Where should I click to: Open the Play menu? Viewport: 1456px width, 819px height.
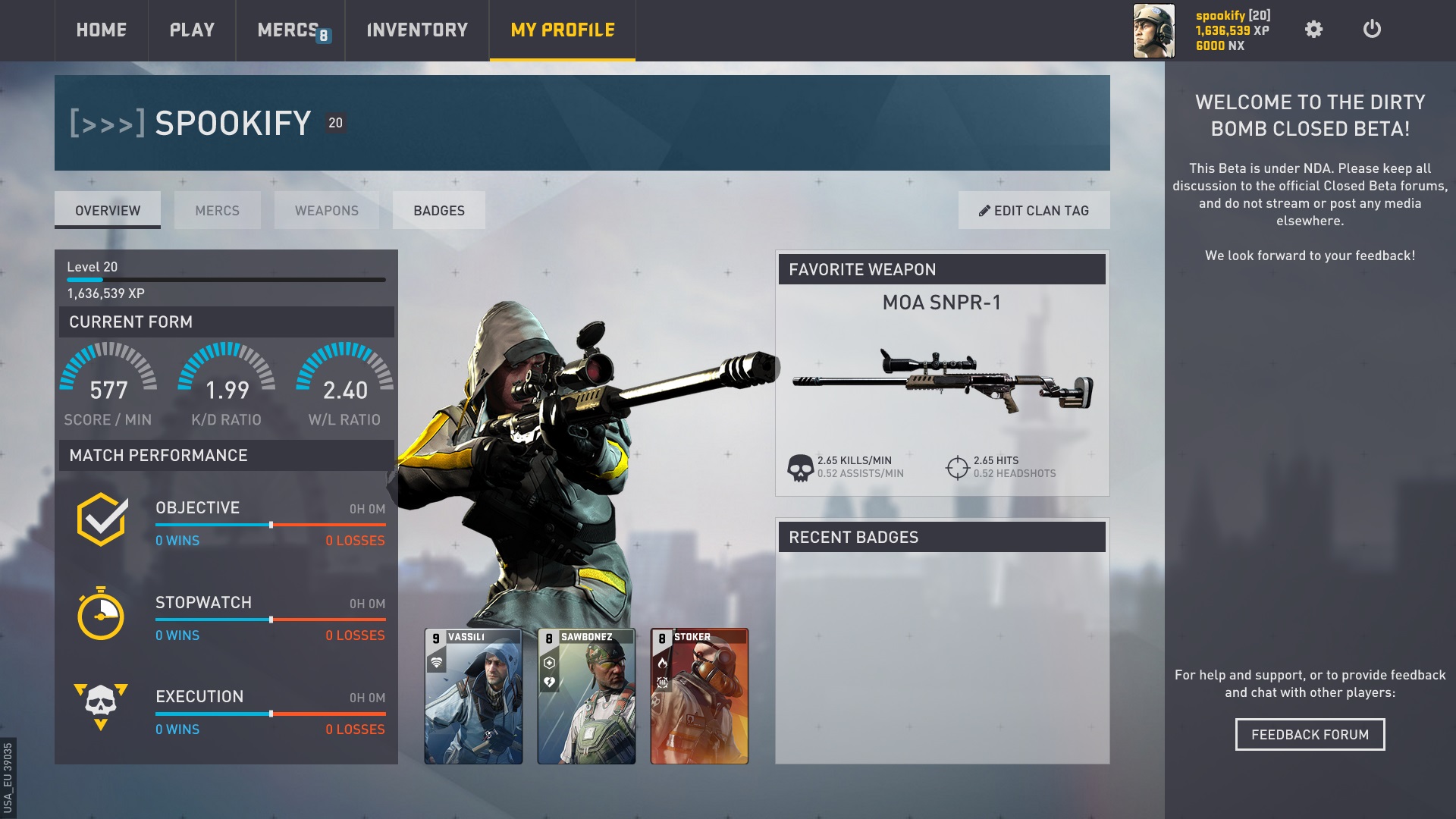click(x=192, y=30)
